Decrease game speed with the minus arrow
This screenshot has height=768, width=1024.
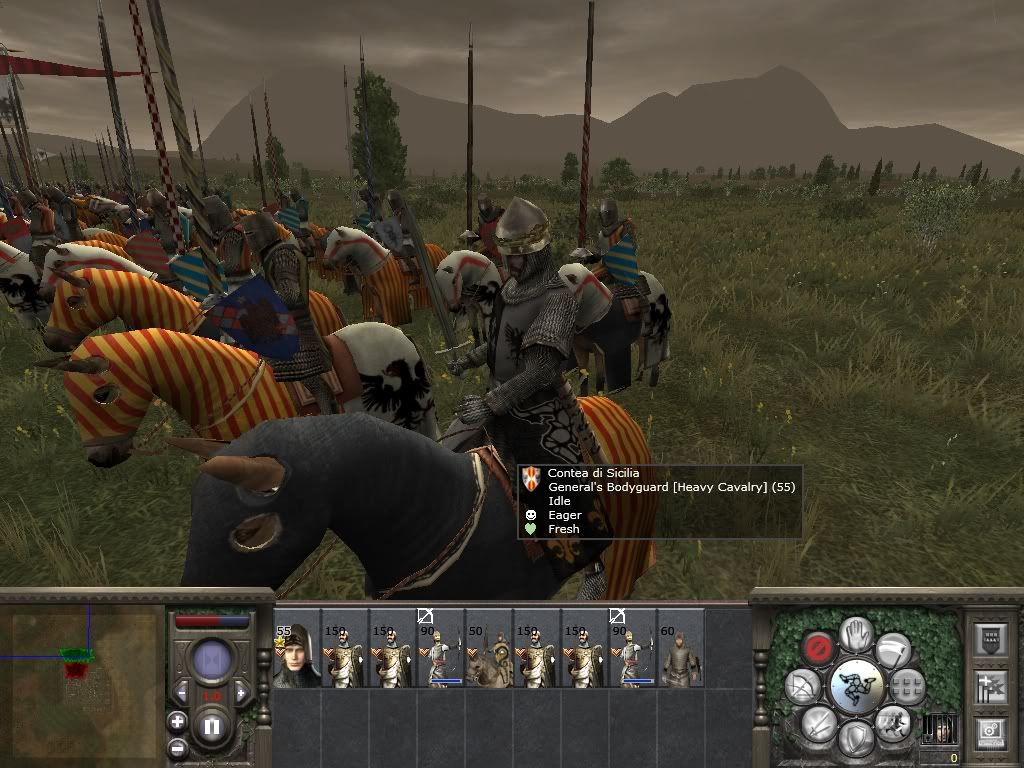tap(183, 693)
